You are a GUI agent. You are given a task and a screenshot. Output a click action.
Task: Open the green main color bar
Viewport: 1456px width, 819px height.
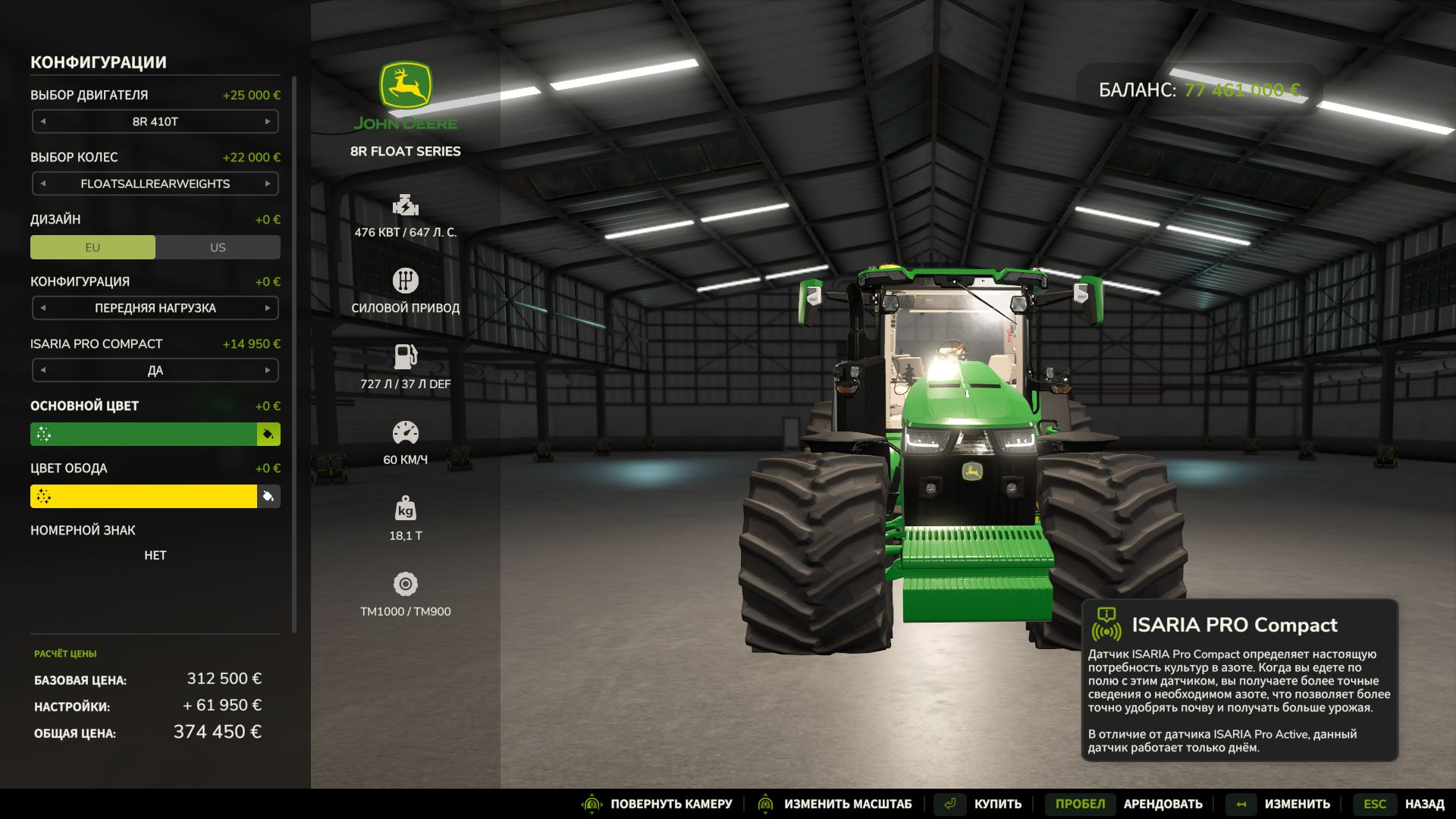tap(144, 434)
